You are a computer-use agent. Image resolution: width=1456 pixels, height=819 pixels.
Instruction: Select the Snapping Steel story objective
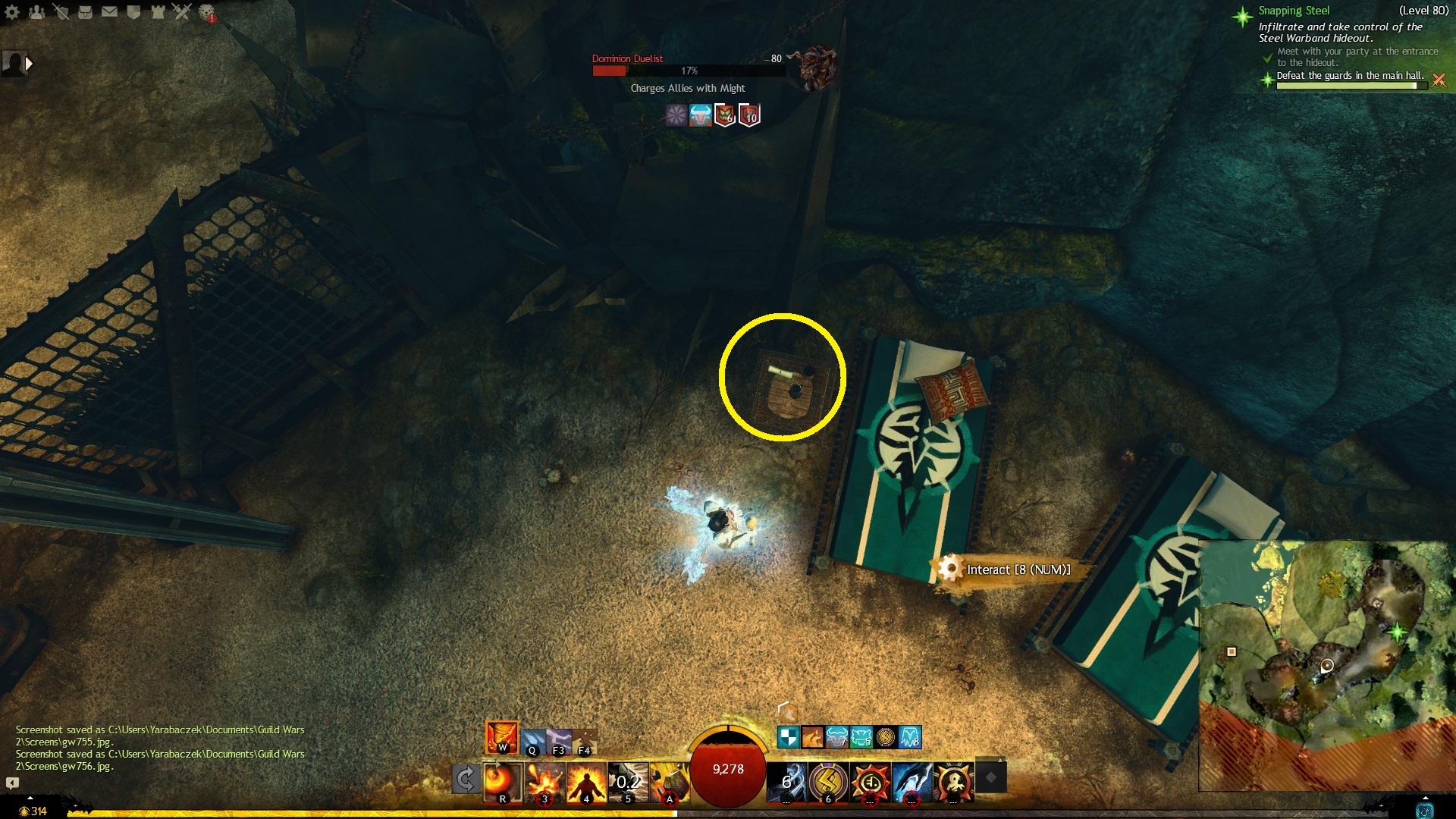(x=1294, y=11)
